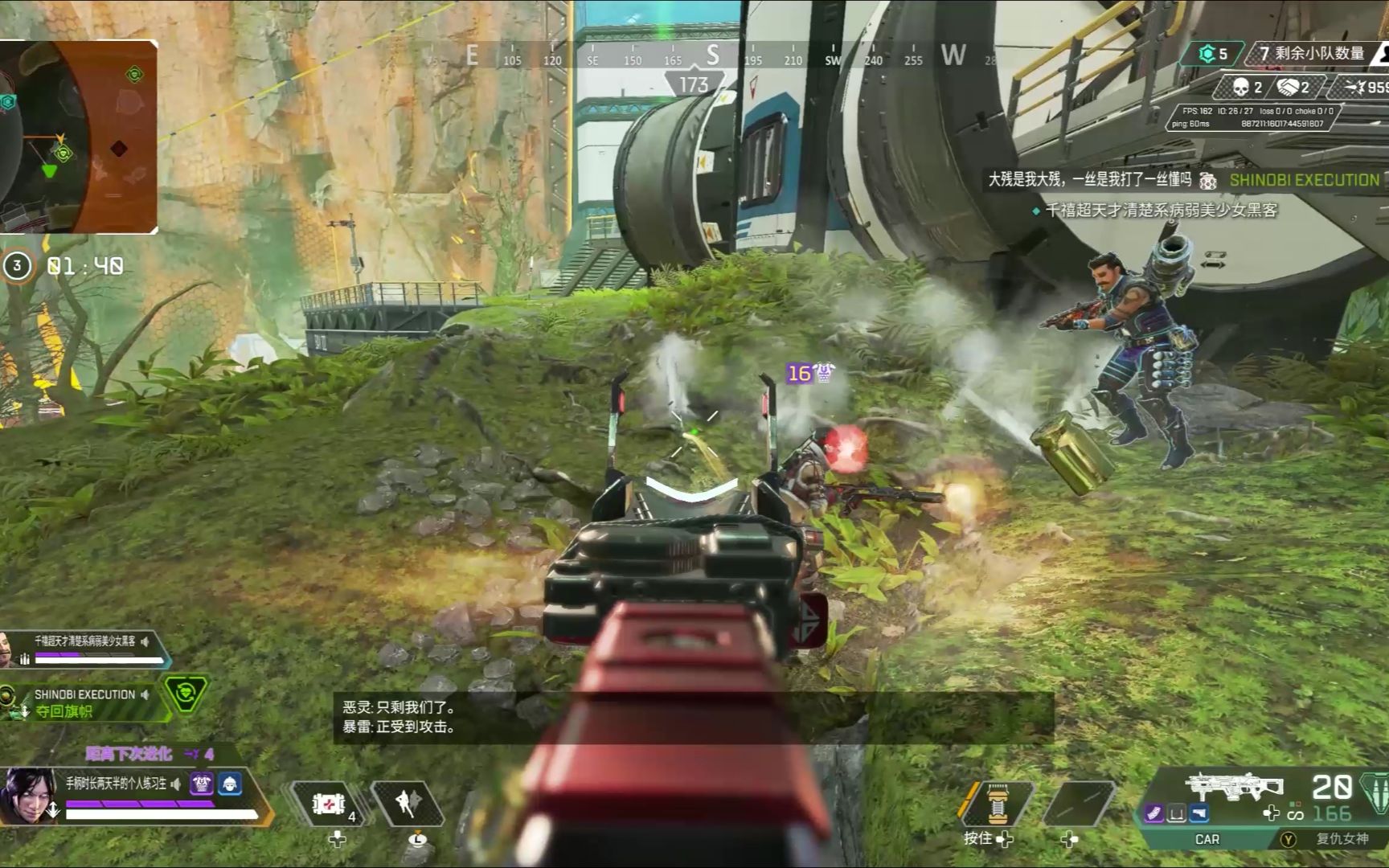Viewport: 1389px width, 868px height.
Task: Click the compass bearing strip
Action: (x=712, y=56)
